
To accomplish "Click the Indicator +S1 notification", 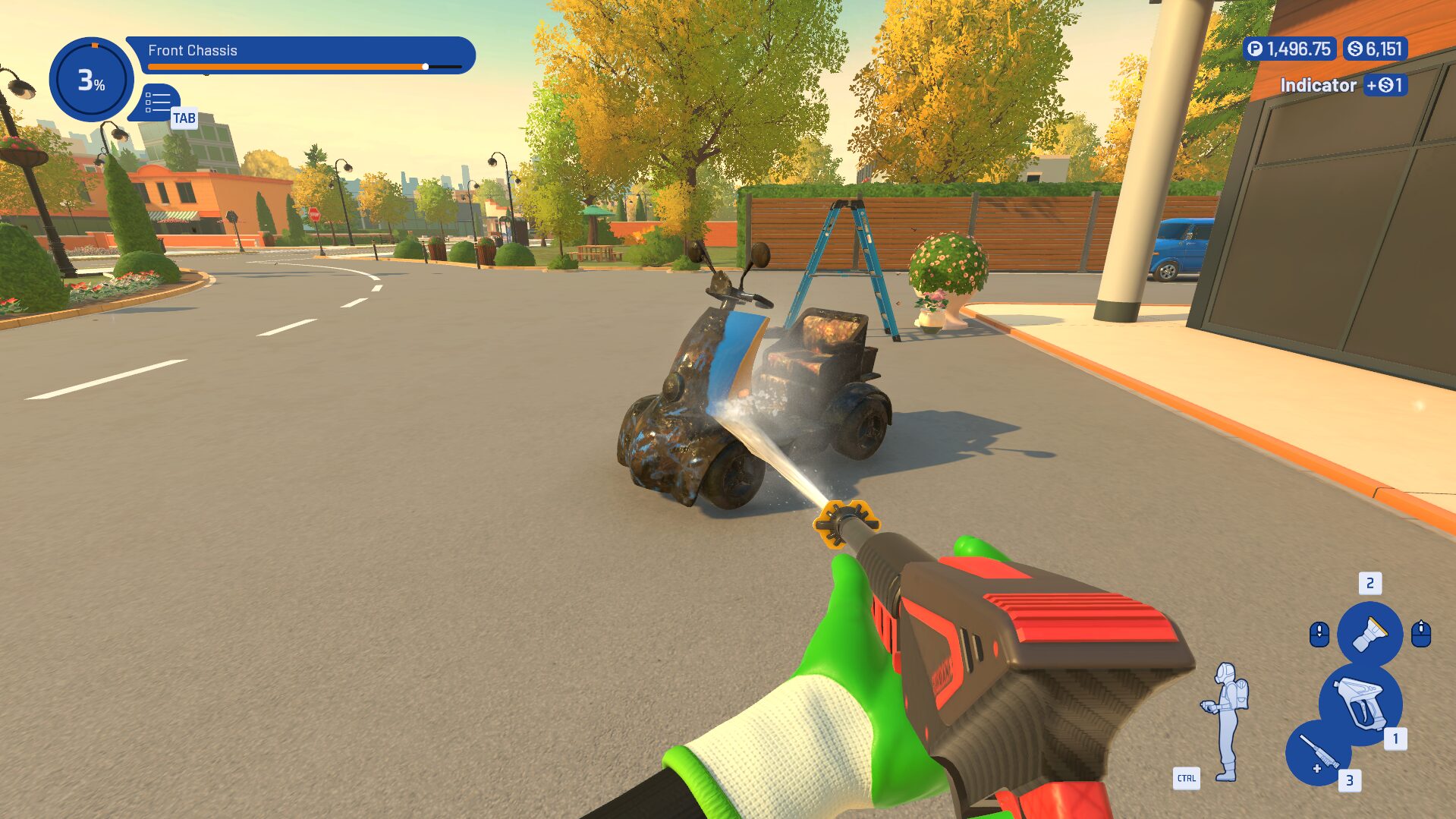I will (1343, 85).
